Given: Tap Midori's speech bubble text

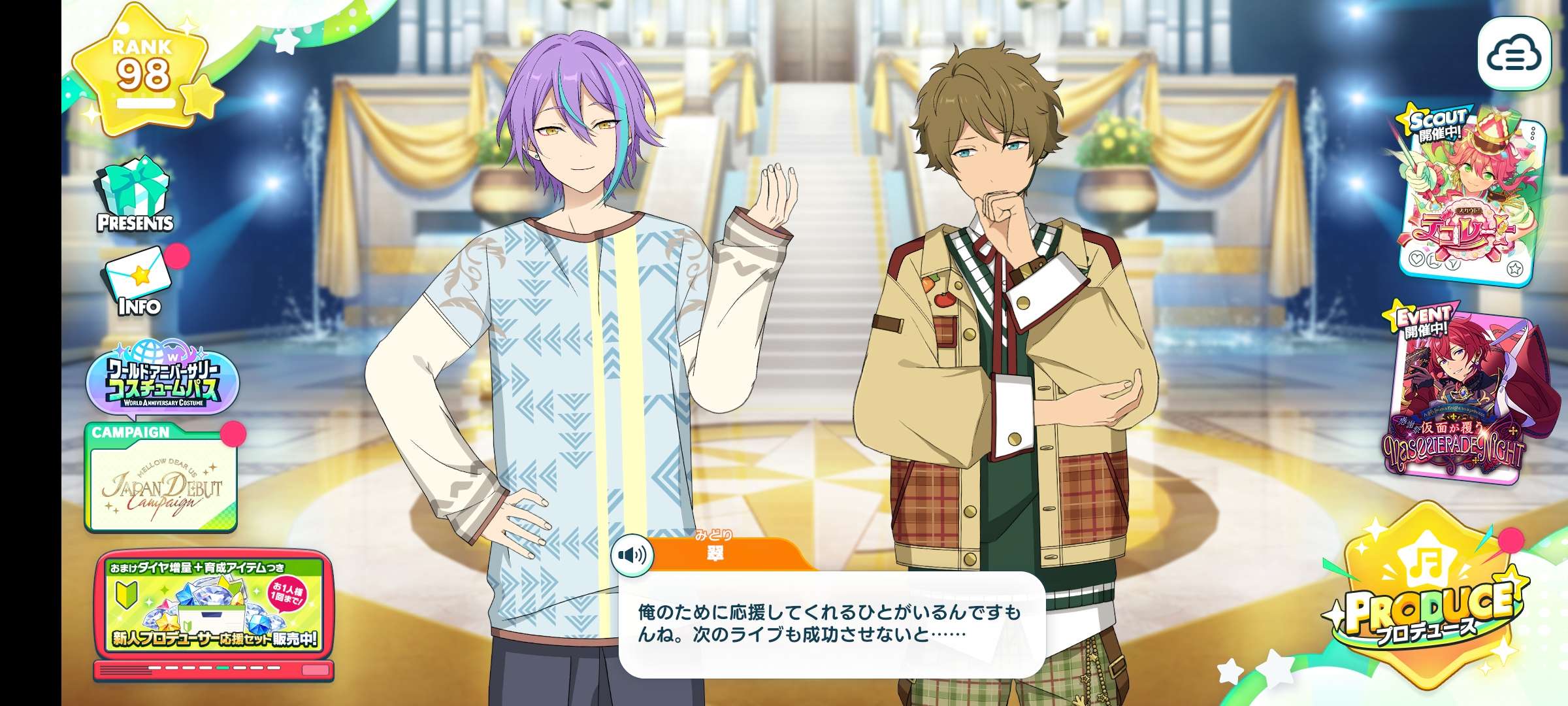Looking at the screenshot, I should (830, 623).
